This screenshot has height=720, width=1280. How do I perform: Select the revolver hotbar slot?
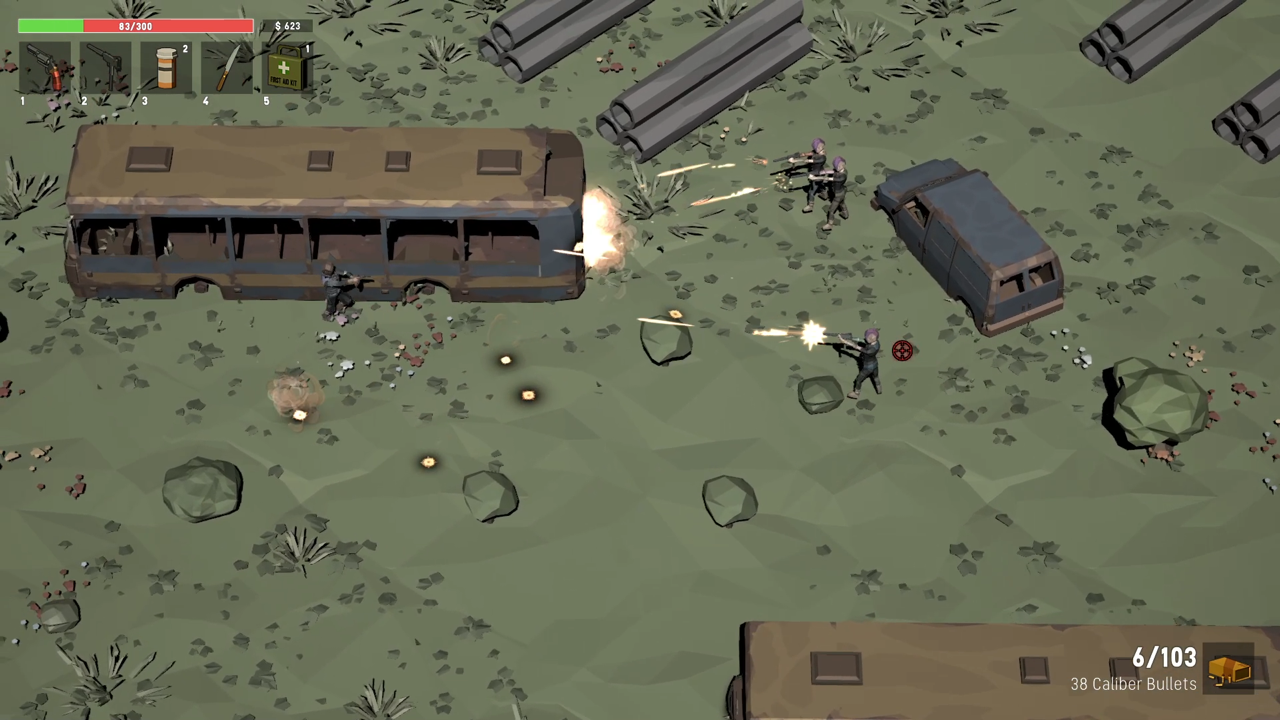coord(44,68)
